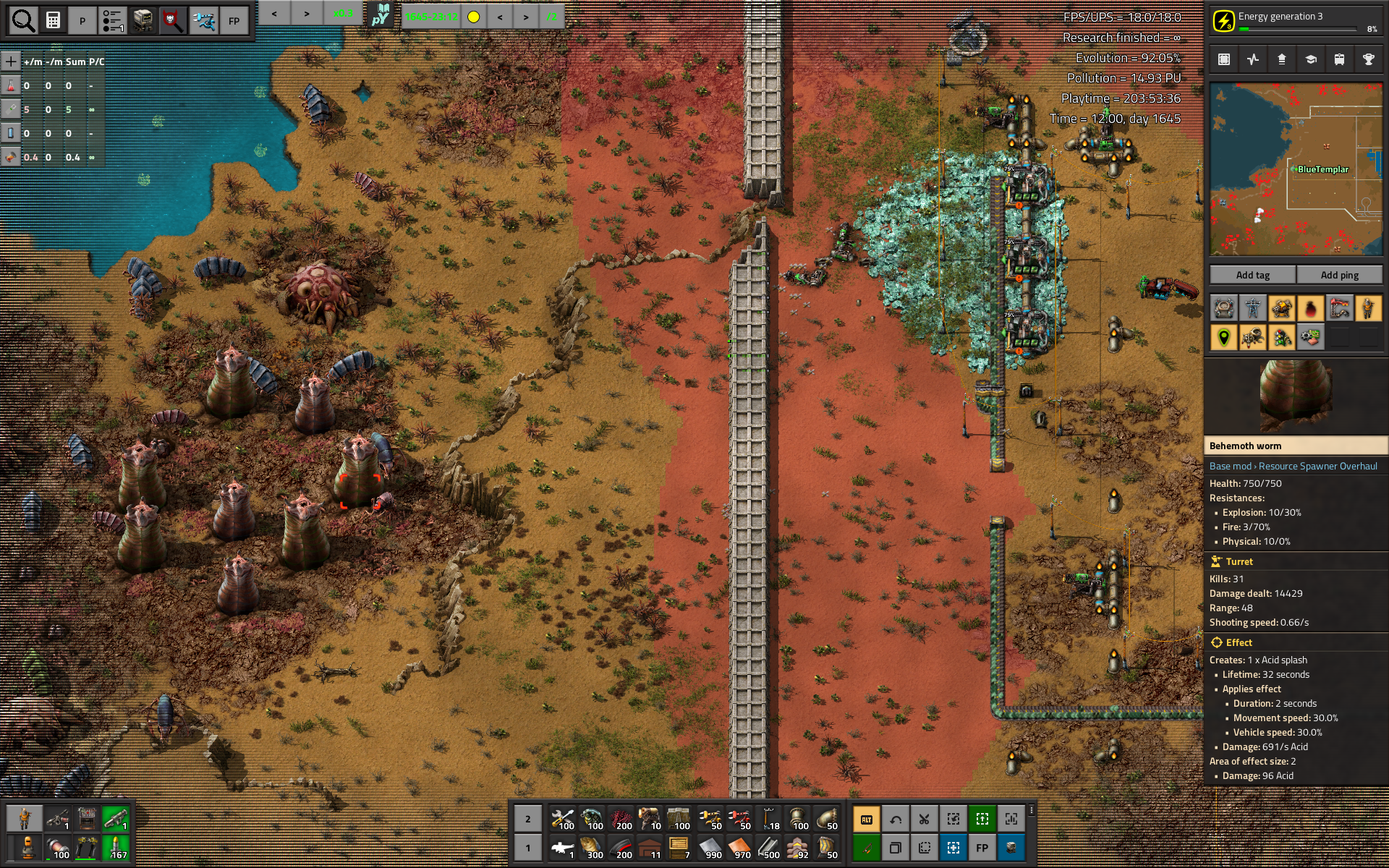This screenshot has width=1389, height=868.
Task: Open the FP button in top-left toolbar
Action: click(x=234, y=21)
